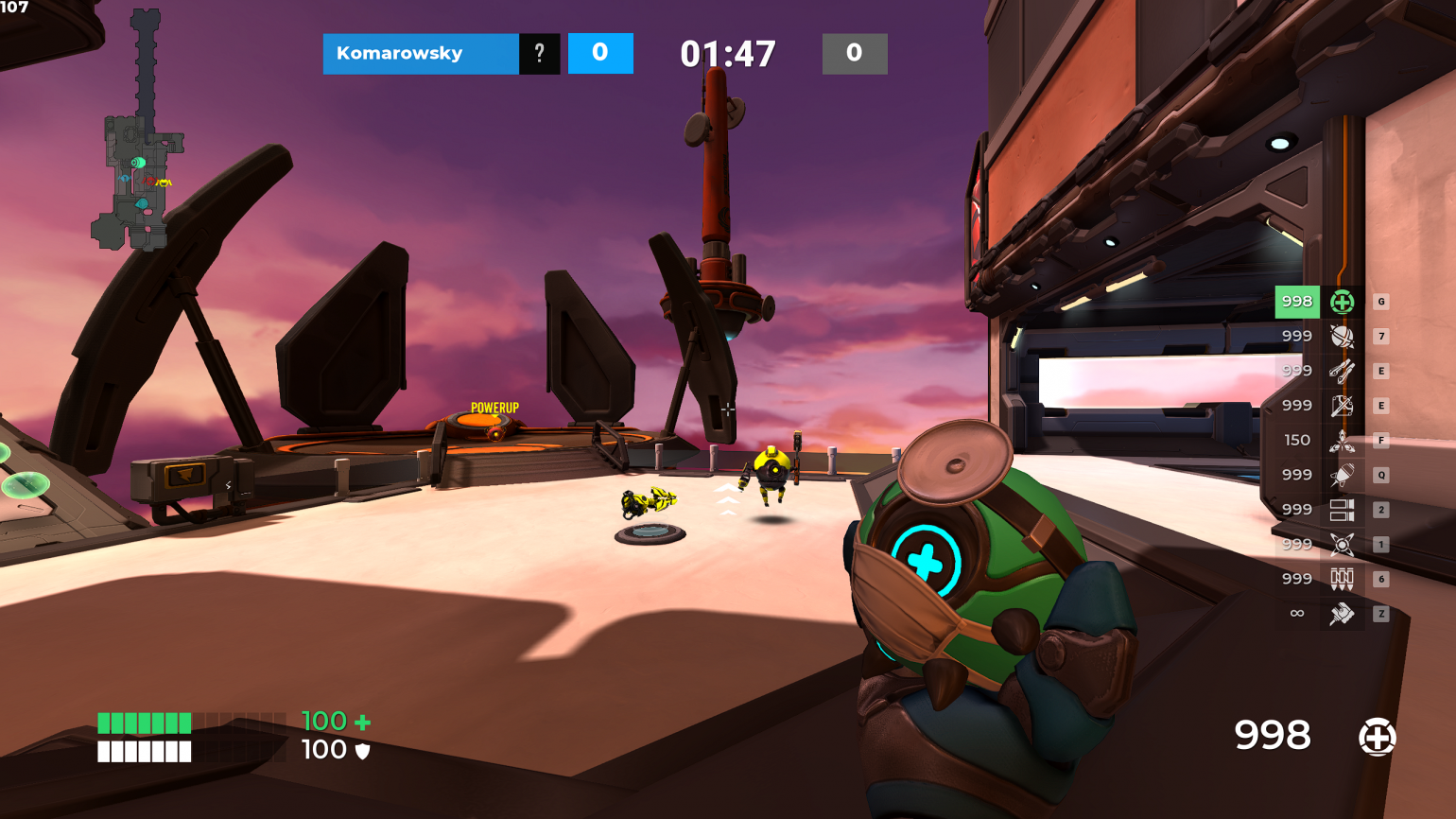Choose the double shell shotgun icon
Image resolution: width=1456 pixels, height=819 pixels.
[x=1342, y=510]
